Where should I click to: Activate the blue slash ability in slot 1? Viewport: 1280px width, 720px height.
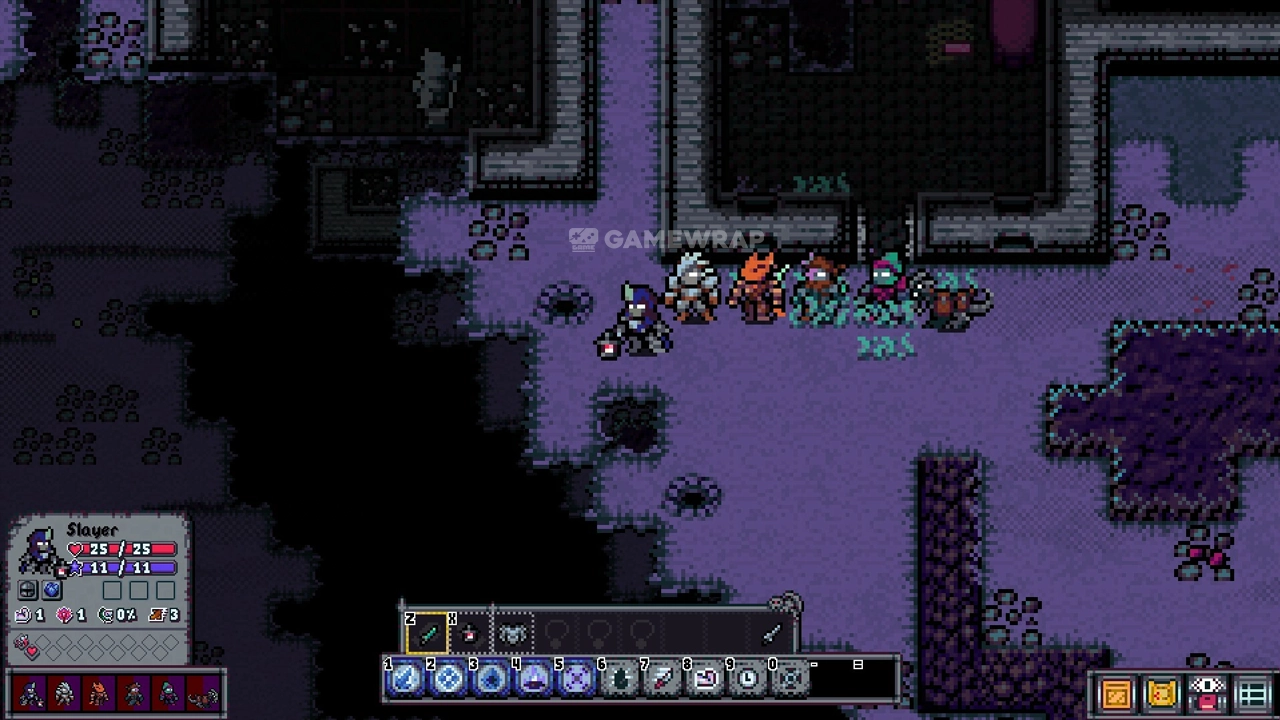coord(405,680)
